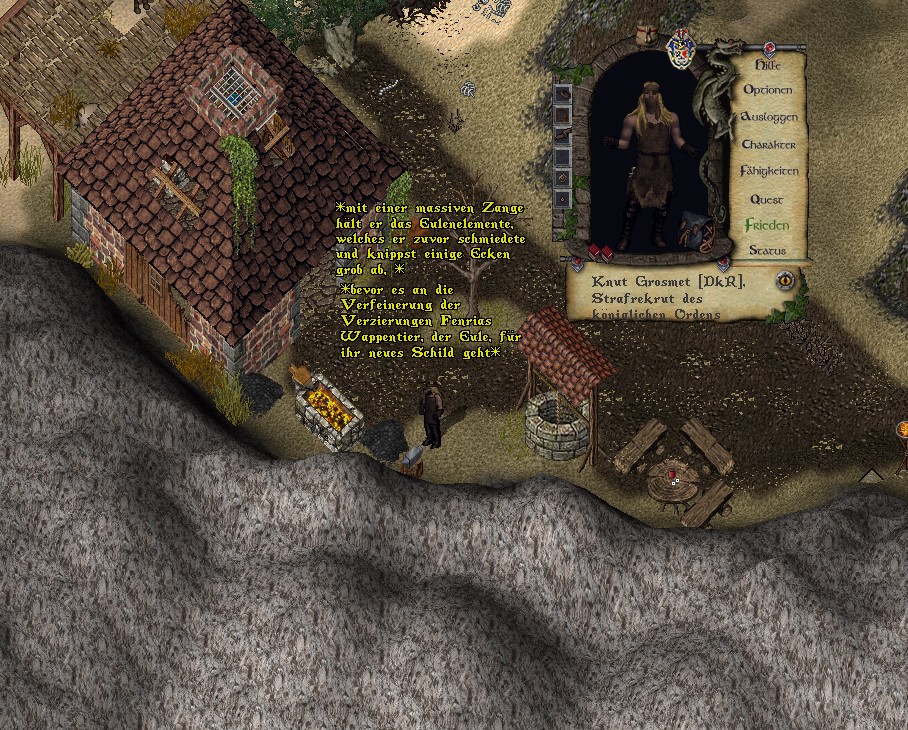Screen dimensions: 908x730
Task: Click the eye icon beside character name
Action: pyautogui.click(x=786, y=281)
